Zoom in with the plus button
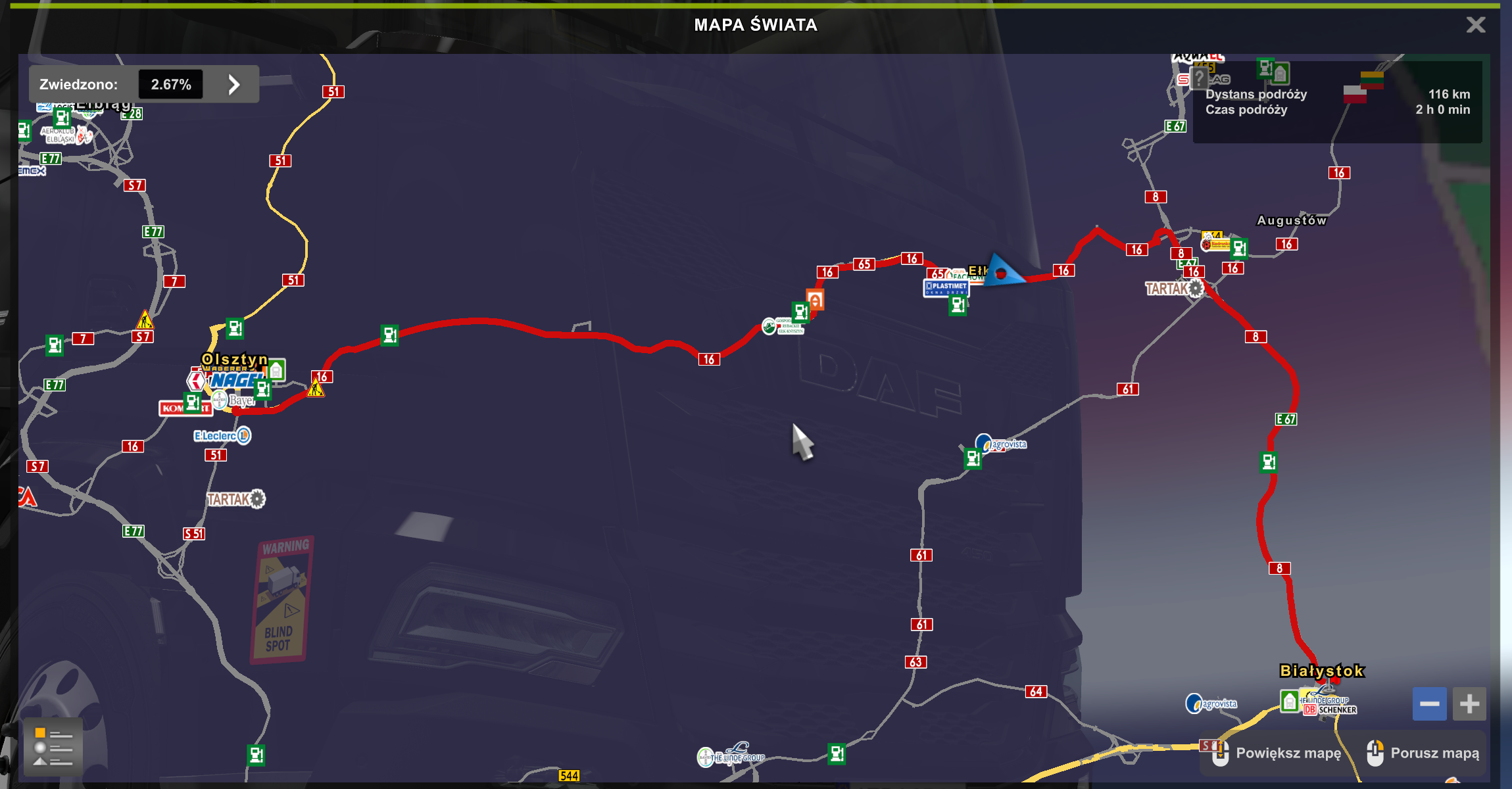Screen dimensions: 1512x789 coord(1469,704)
